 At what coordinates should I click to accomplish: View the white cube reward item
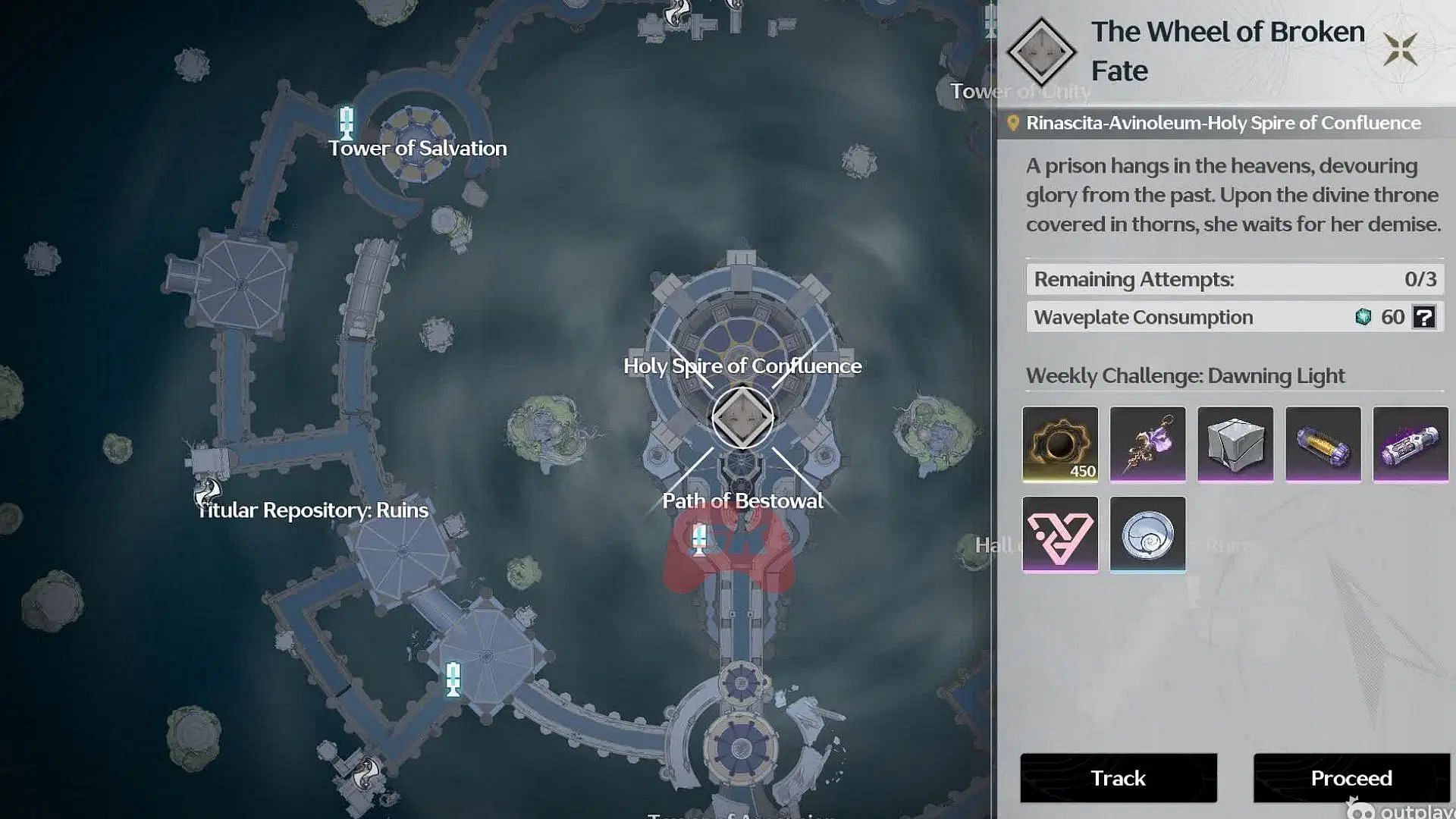pyautogui.click(x=1235, y=444)
